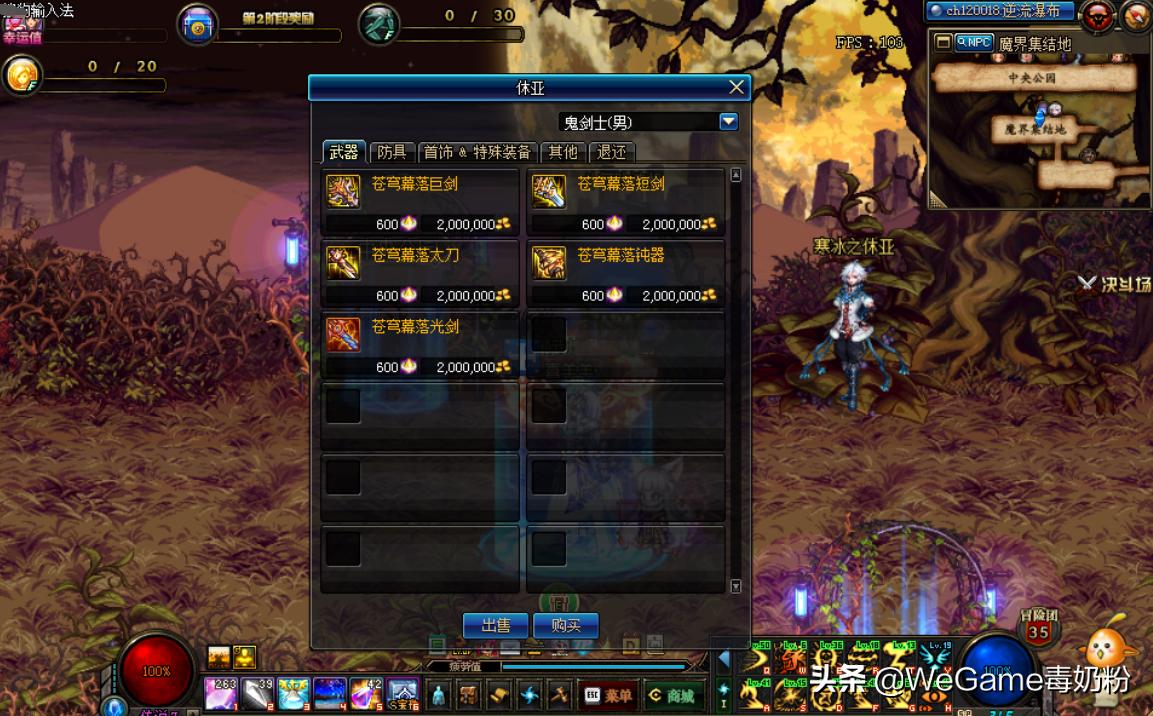This screenshot has height=716, width=1153.
Task: Open the ESC 菜单 menu
Action: [x=608, y=695]
